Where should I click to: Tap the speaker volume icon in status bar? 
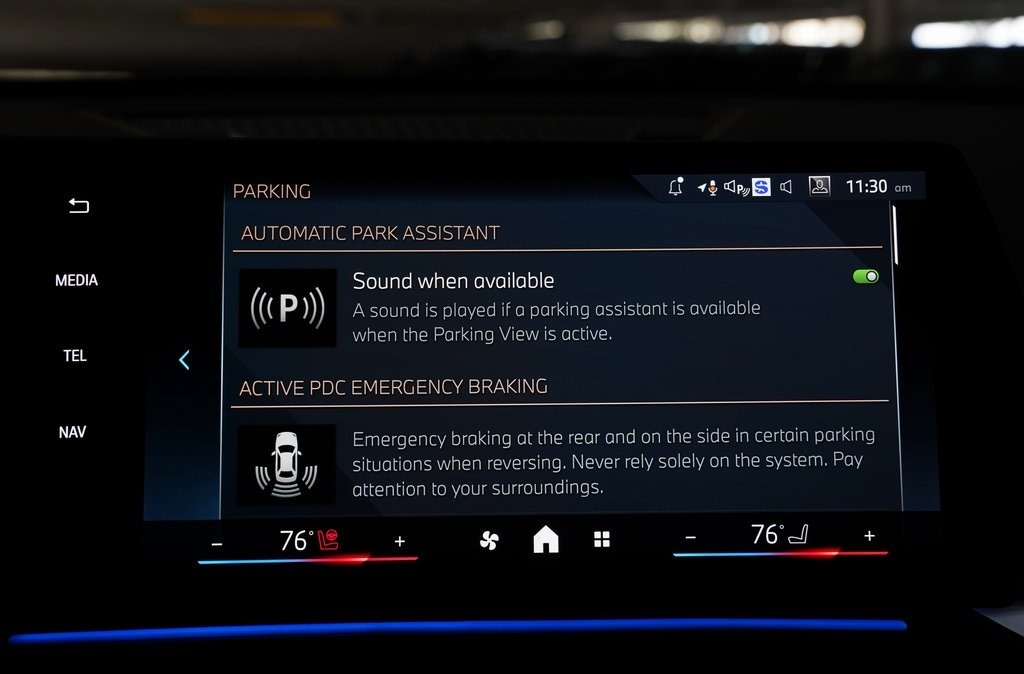tap(787, 187)
